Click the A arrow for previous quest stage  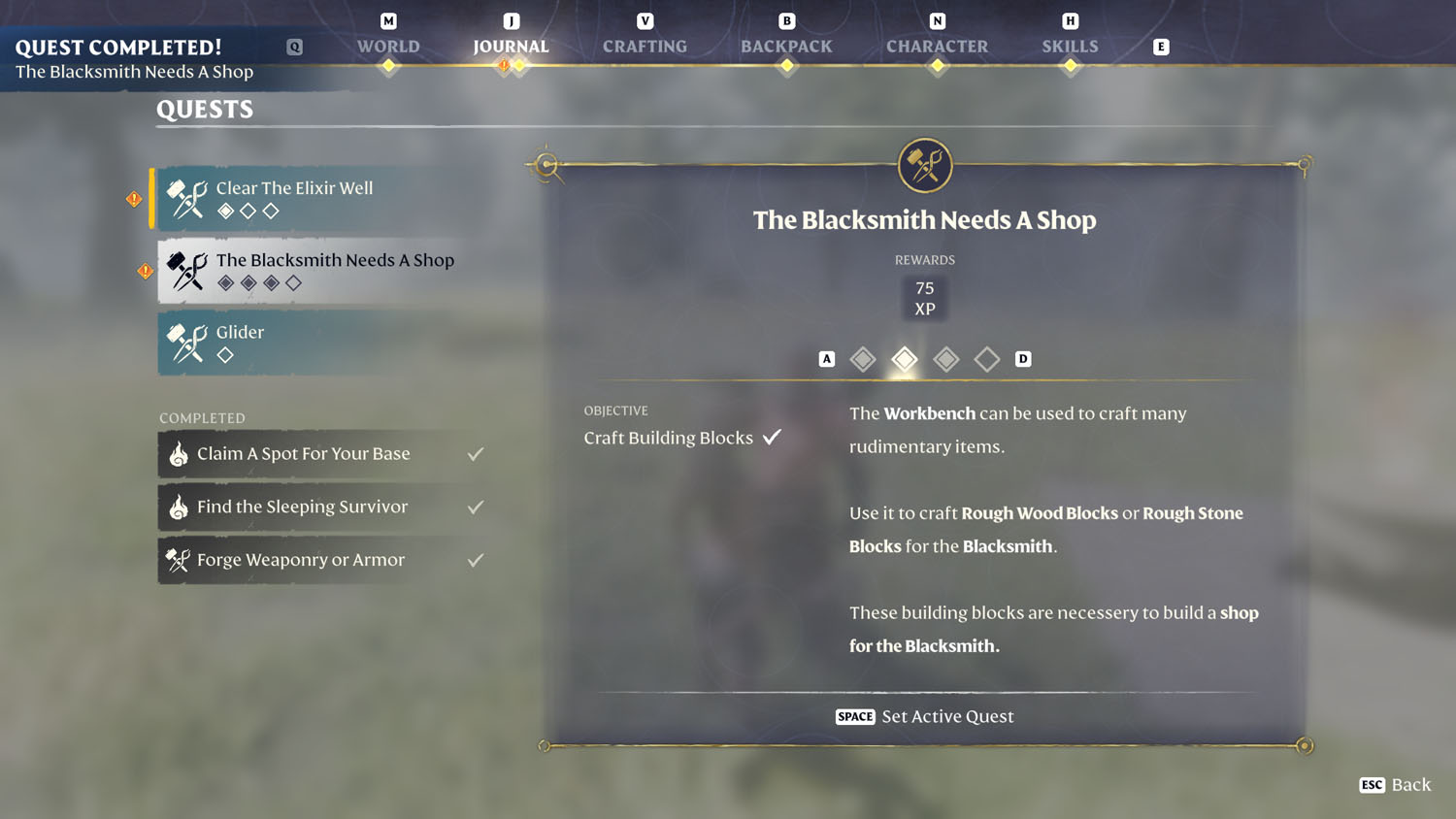point(826,358)
